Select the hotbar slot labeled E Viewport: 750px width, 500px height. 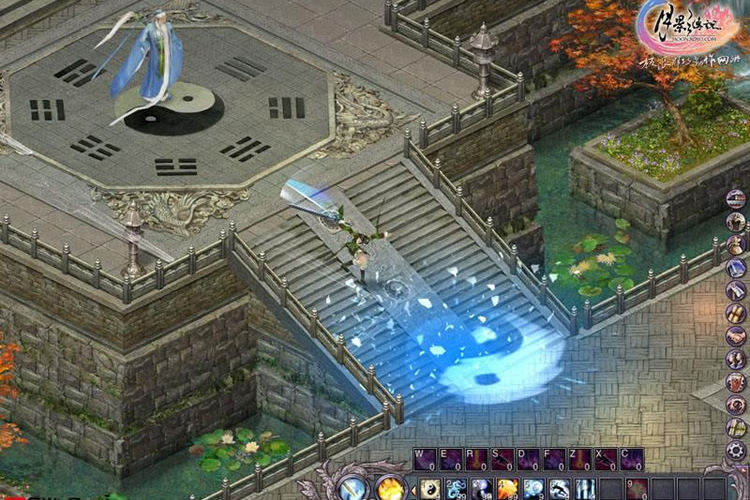[x=451, y=460]
